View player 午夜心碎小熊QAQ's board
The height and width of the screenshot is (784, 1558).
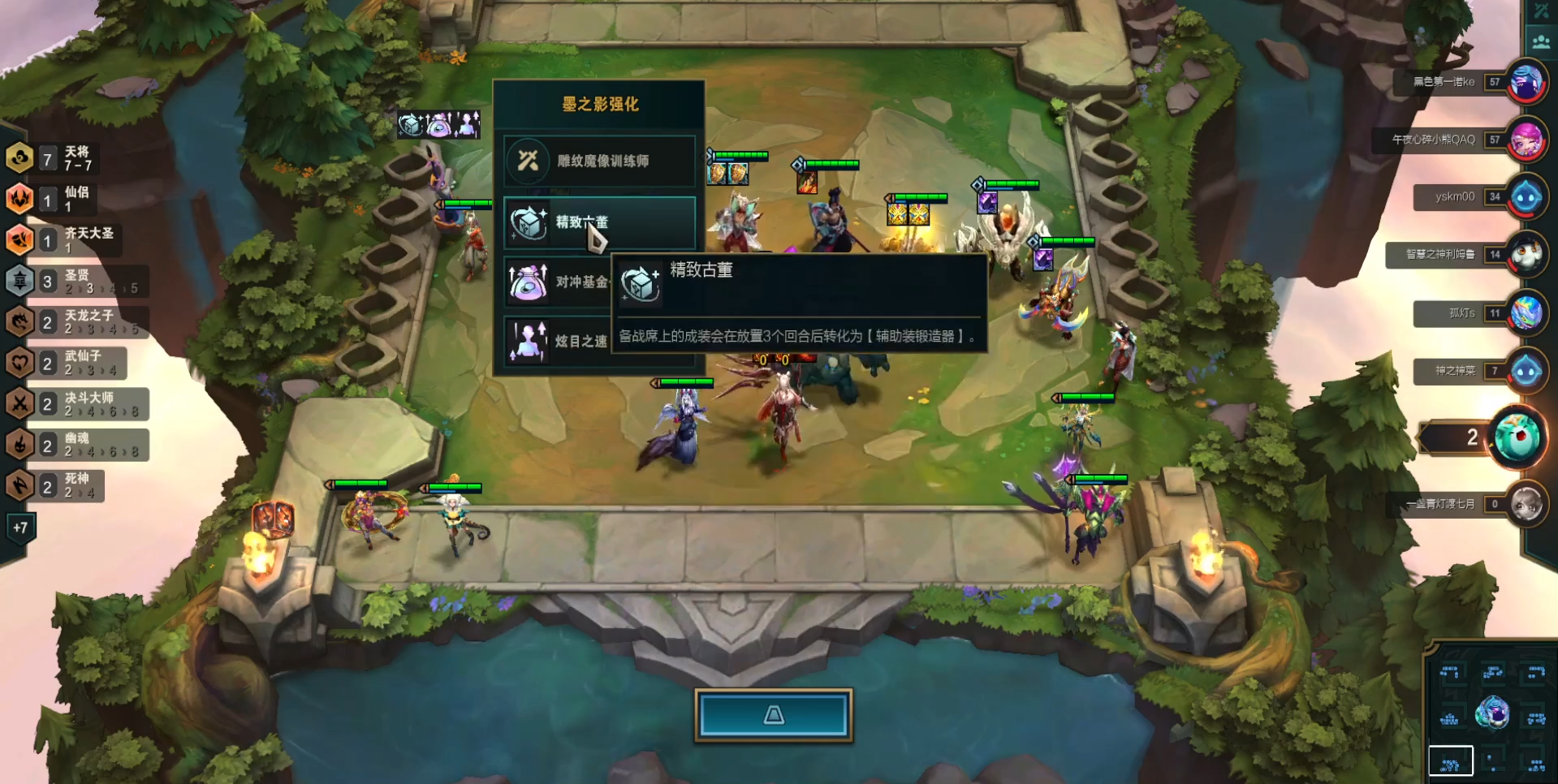pyautogui.click(x=1526, y=140)
